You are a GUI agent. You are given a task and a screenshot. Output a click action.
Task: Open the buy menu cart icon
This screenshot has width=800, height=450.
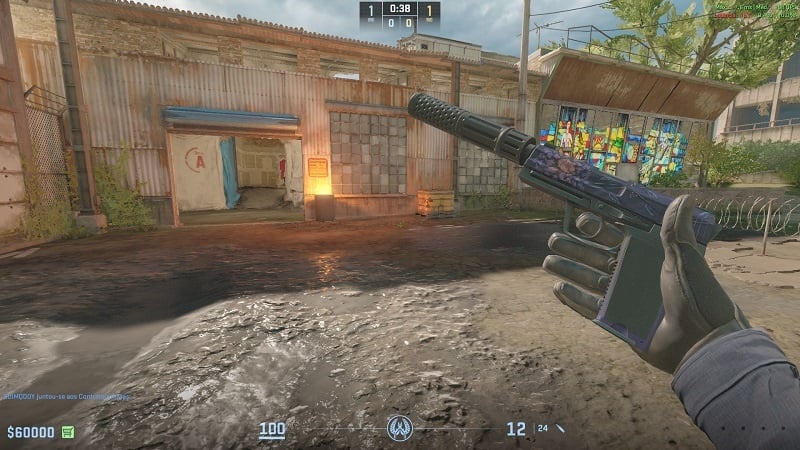tap(68, 432)
